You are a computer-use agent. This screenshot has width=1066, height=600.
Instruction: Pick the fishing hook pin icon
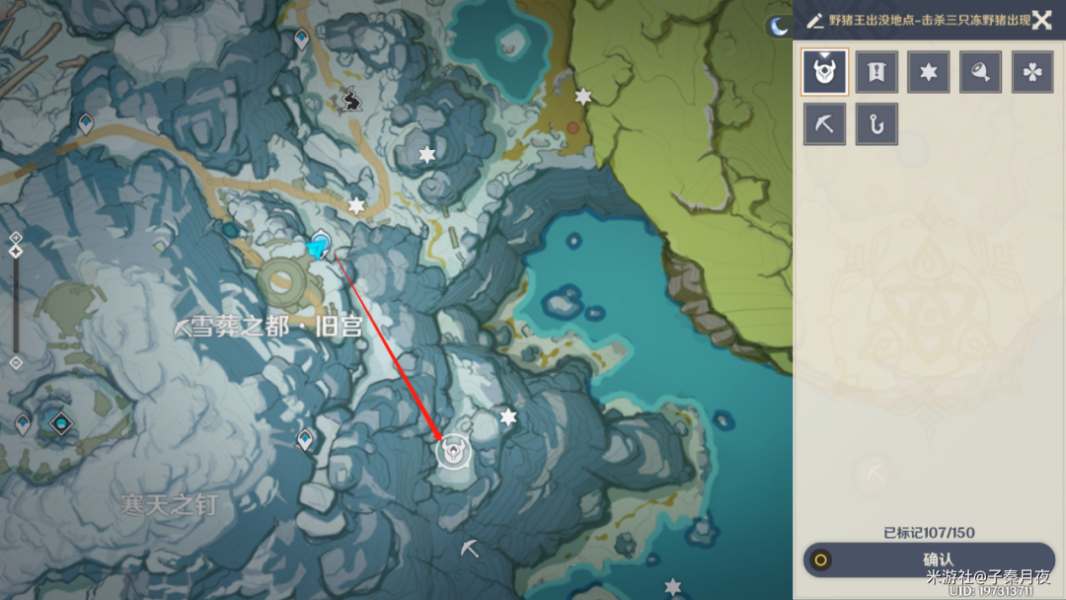pyautogui.click(x=877, y=124)
